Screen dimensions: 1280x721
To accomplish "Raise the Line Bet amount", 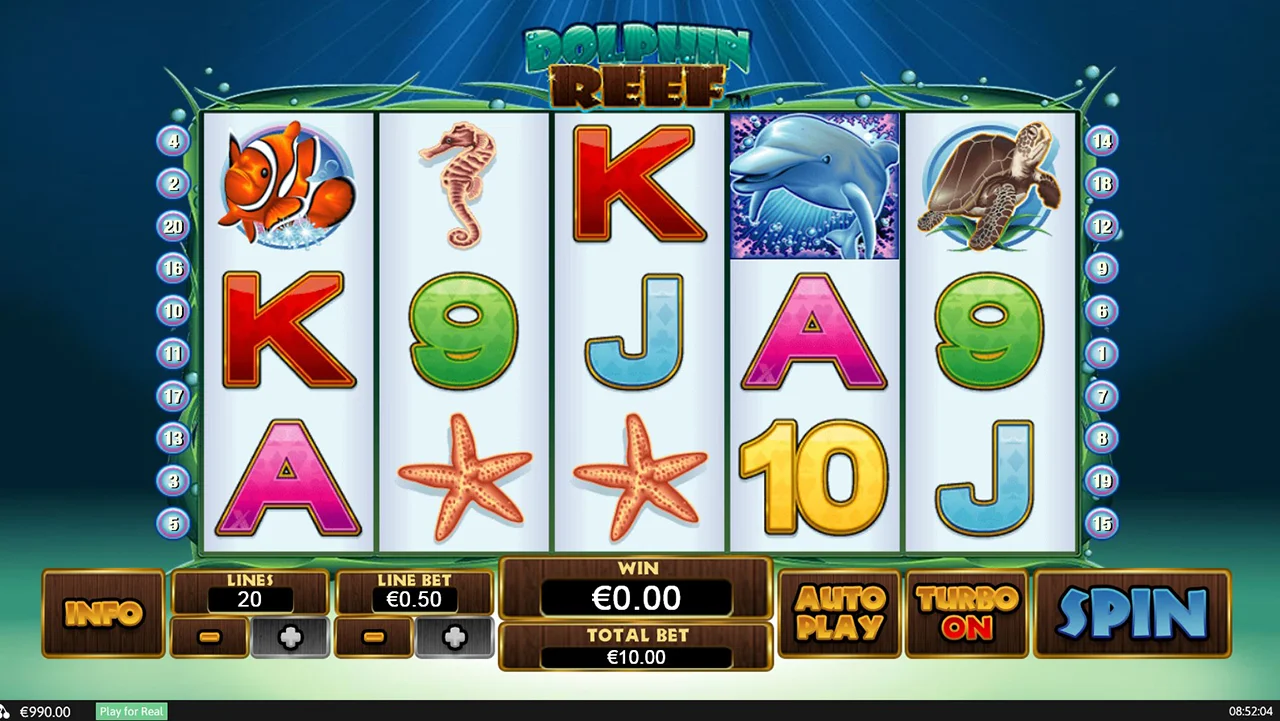I will (454, 637).
